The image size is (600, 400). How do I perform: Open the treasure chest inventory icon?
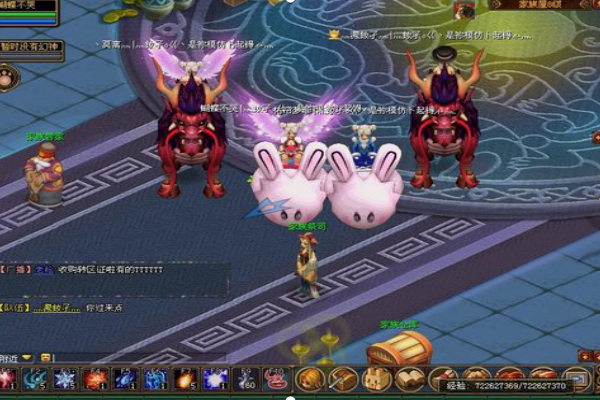(343, 379)
